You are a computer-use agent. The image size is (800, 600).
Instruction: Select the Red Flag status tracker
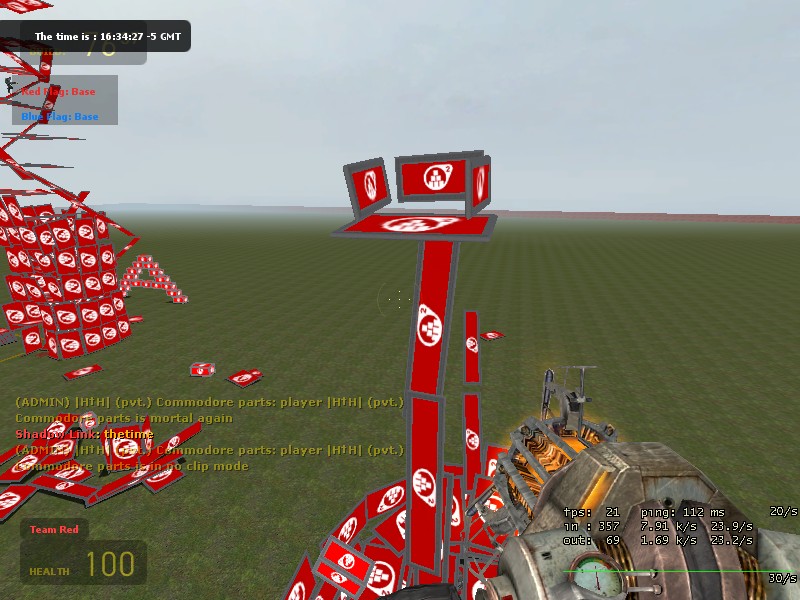pos(59,91)
